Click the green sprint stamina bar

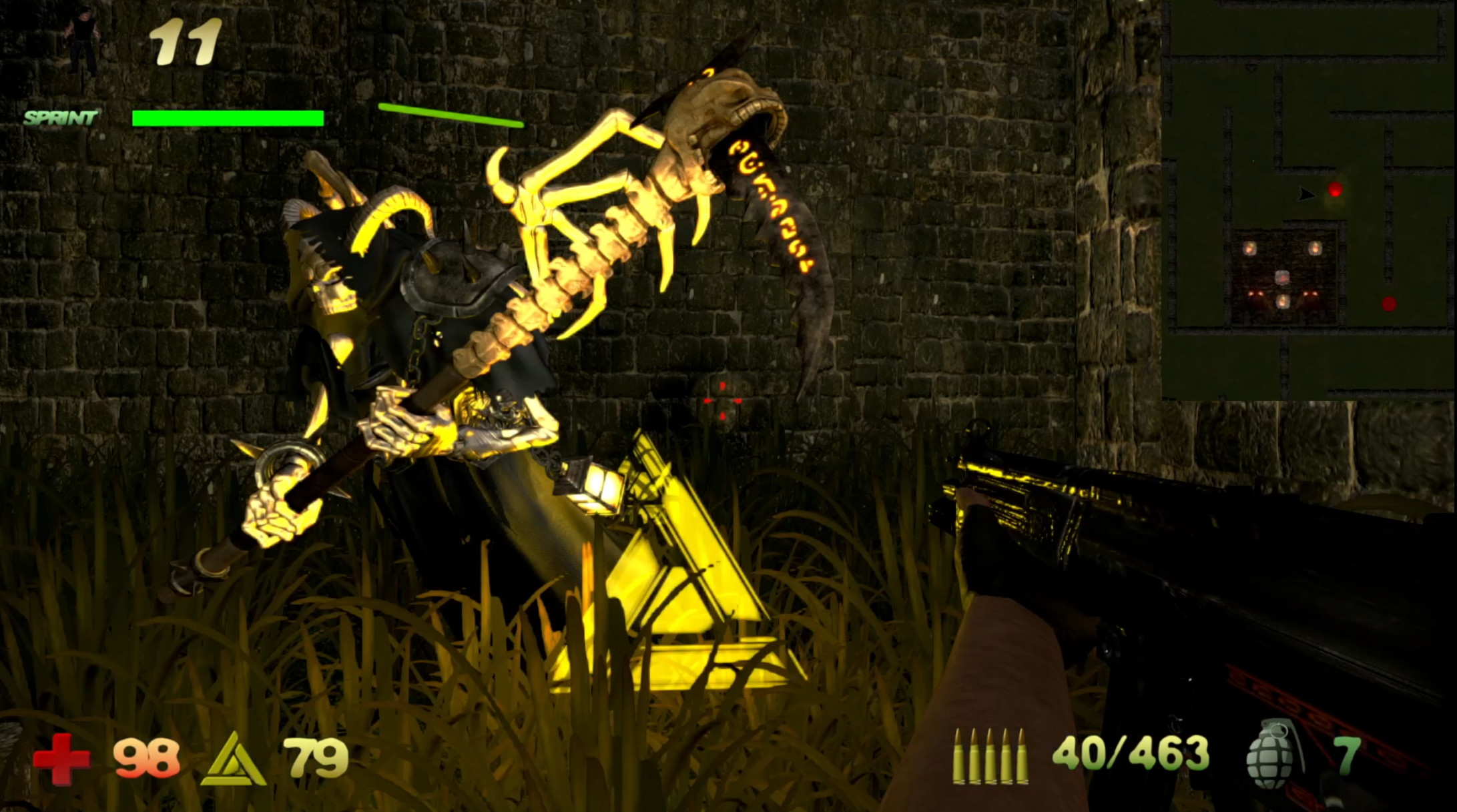[x=227, y=118]
